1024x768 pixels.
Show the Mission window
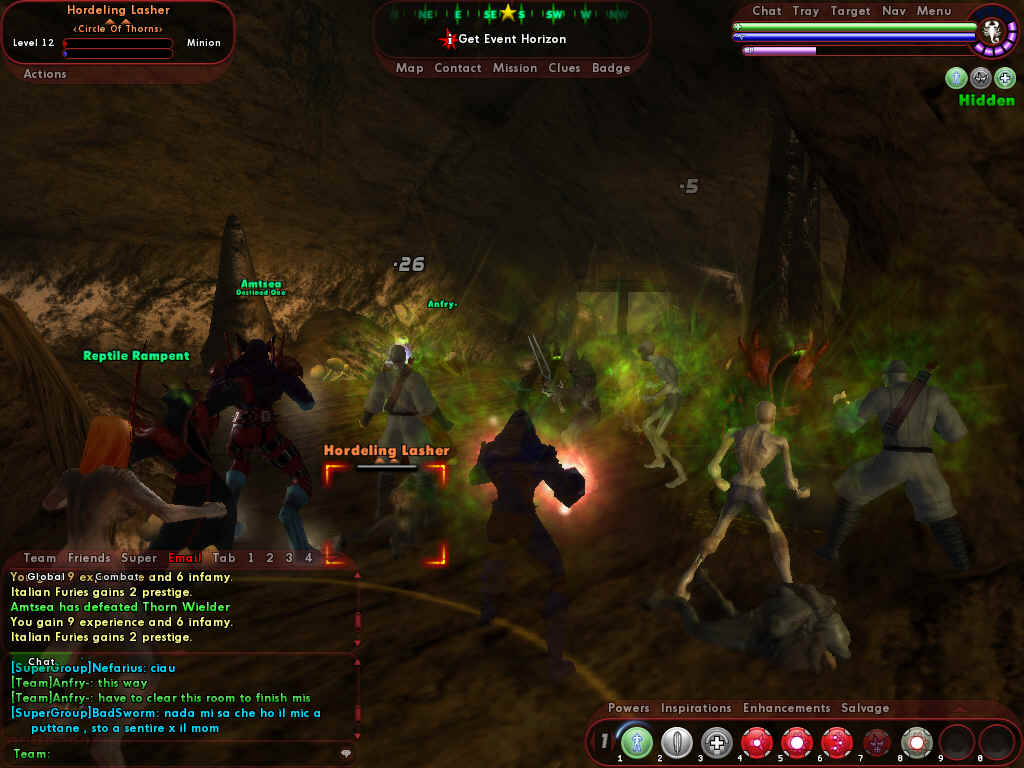(515, 68)
